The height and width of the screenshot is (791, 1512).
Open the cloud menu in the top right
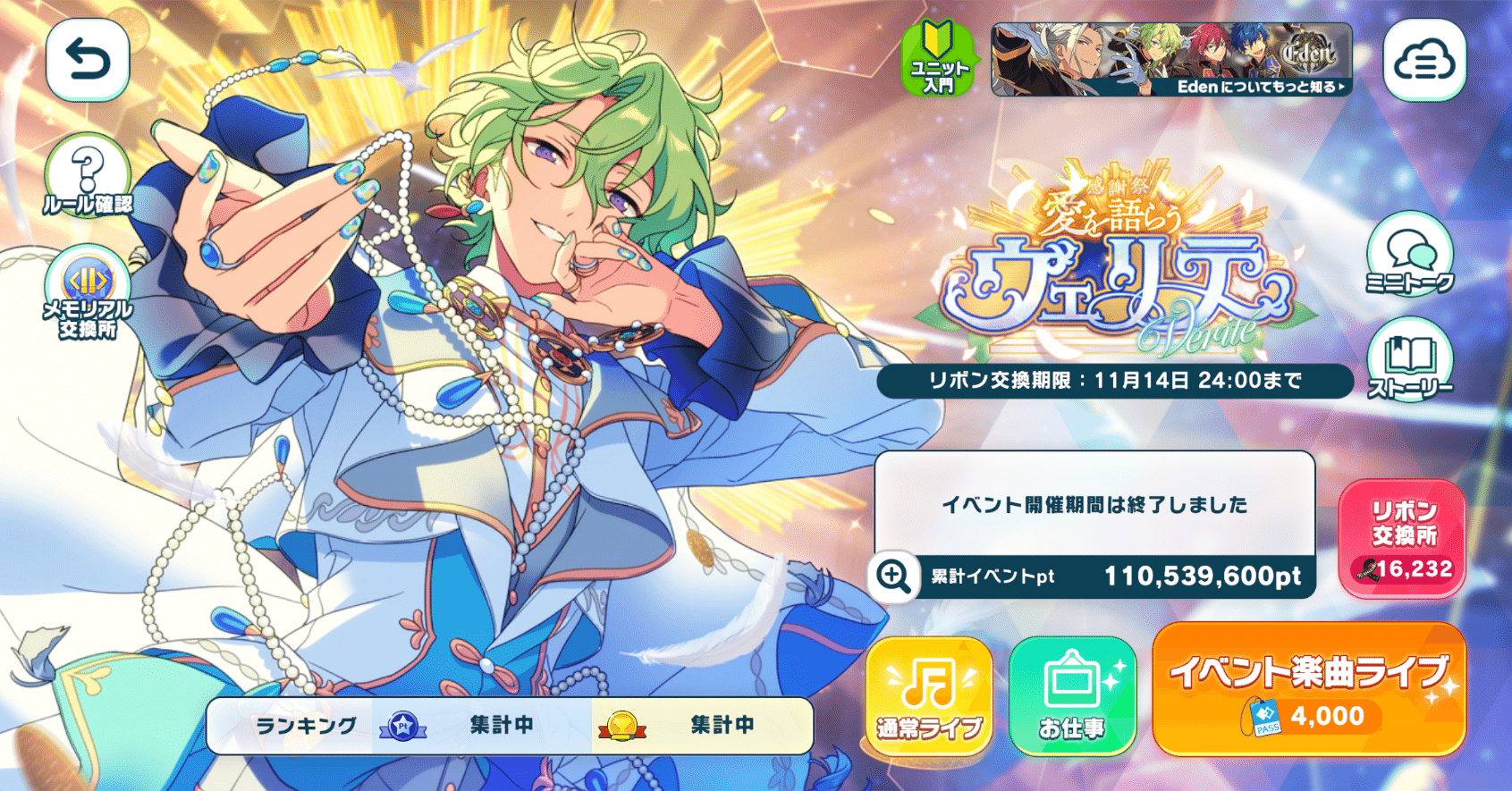click(1423, 59)
